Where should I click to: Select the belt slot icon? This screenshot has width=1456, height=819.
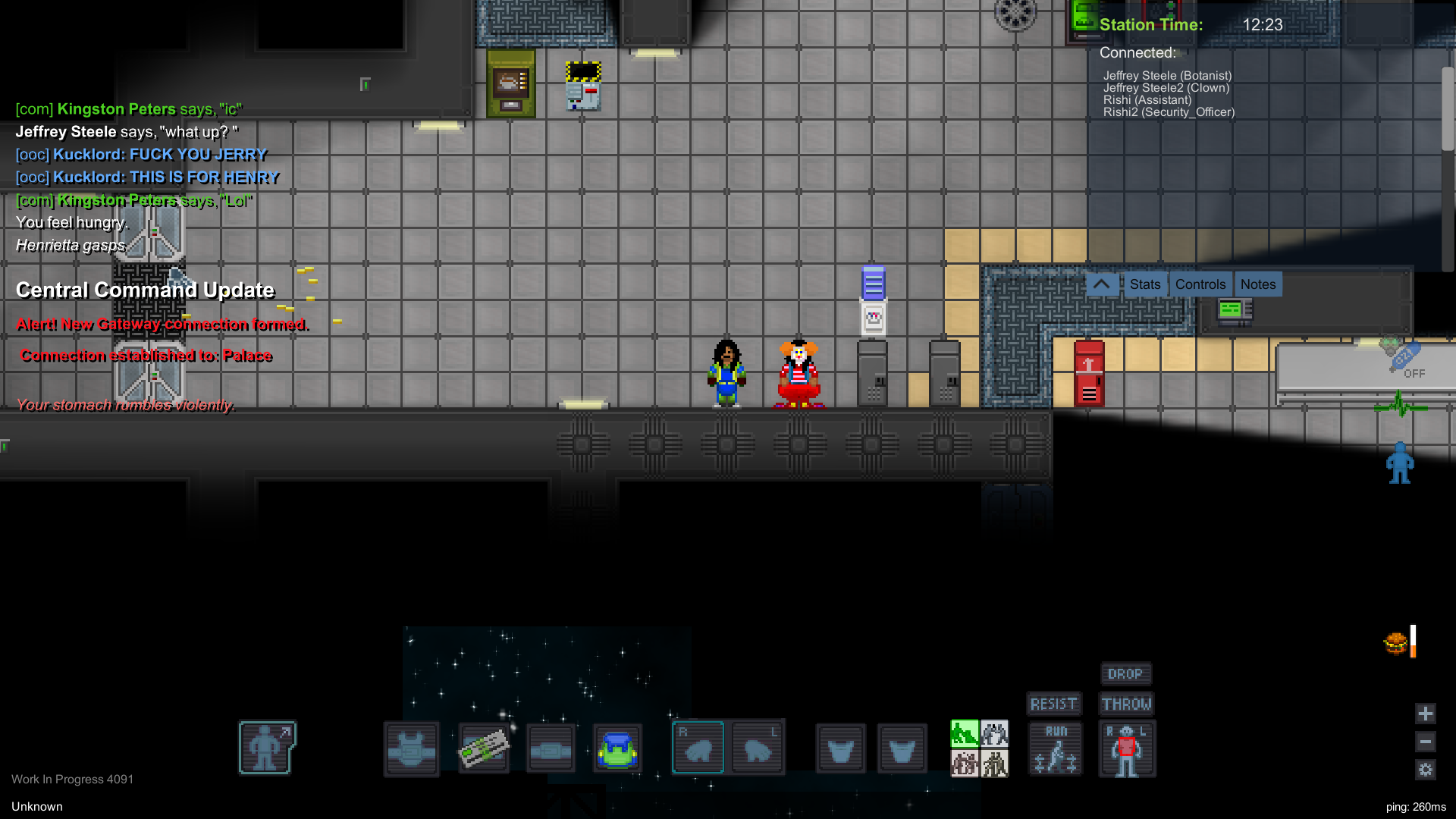click(551, 748)
